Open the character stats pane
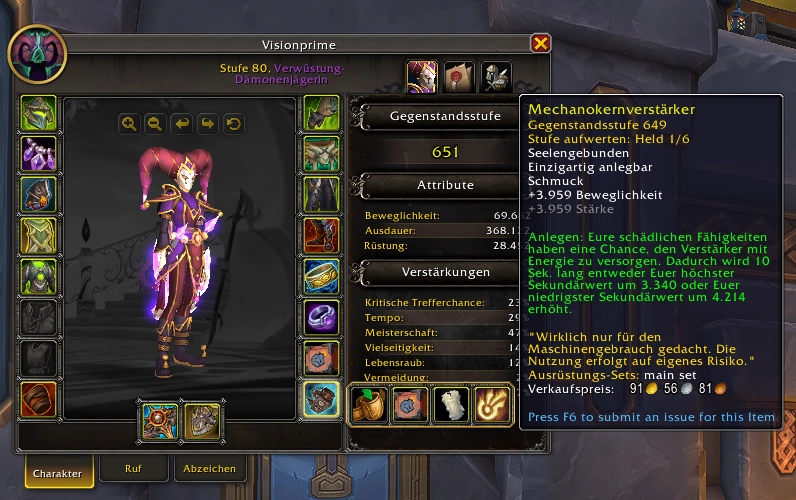The height and width of the screenshot is (500, 796). coord(421,76)
